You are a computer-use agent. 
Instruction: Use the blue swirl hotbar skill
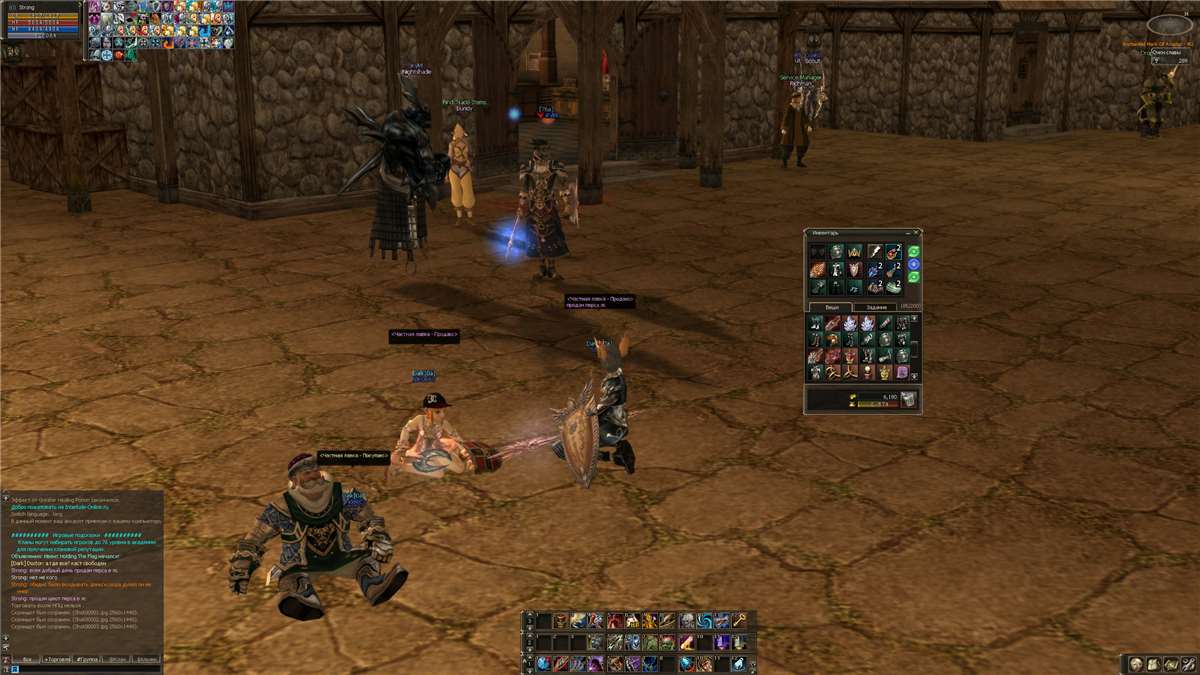[706, 621]
